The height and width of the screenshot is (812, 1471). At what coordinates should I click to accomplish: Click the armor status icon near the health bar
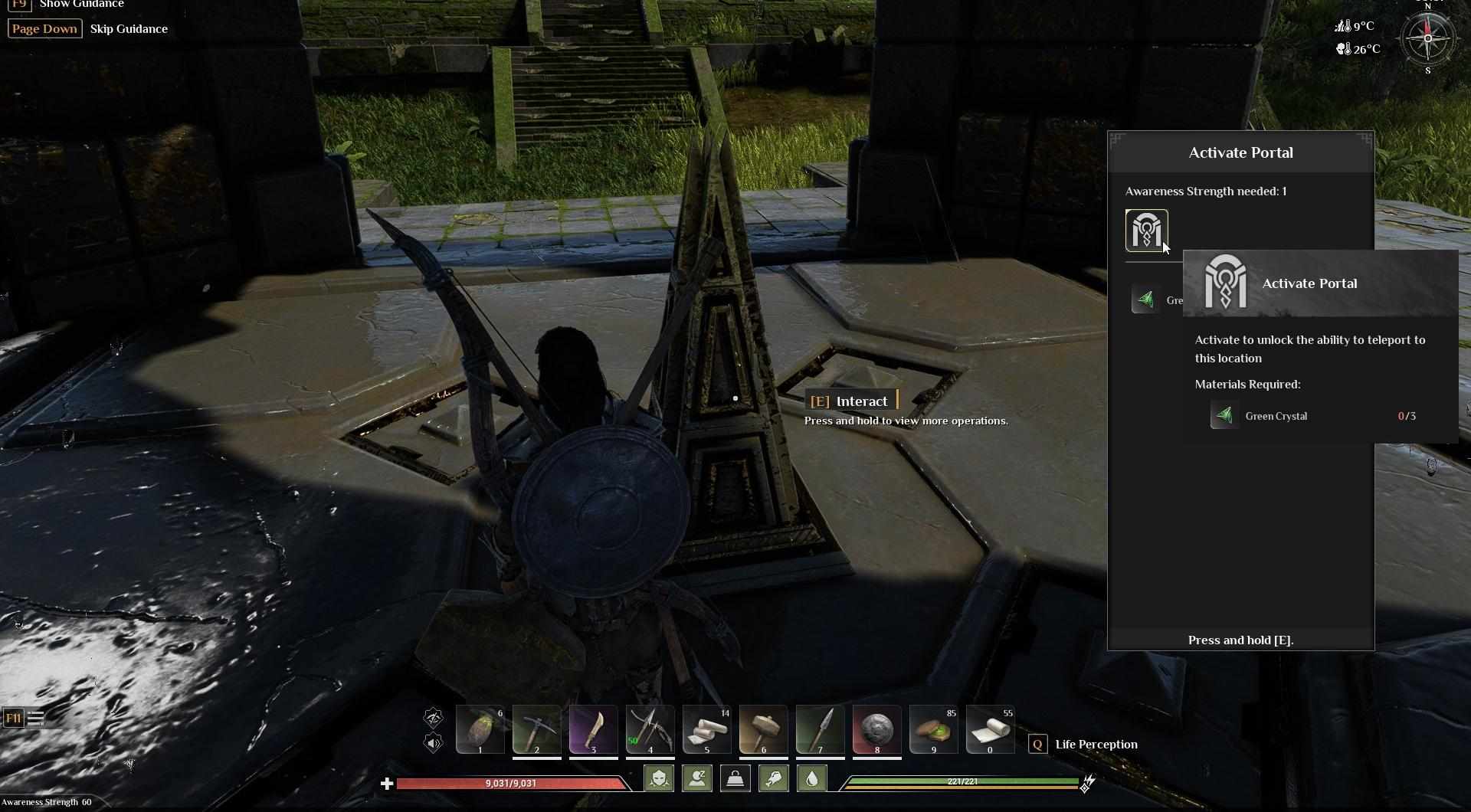click(x=659, y=778)
